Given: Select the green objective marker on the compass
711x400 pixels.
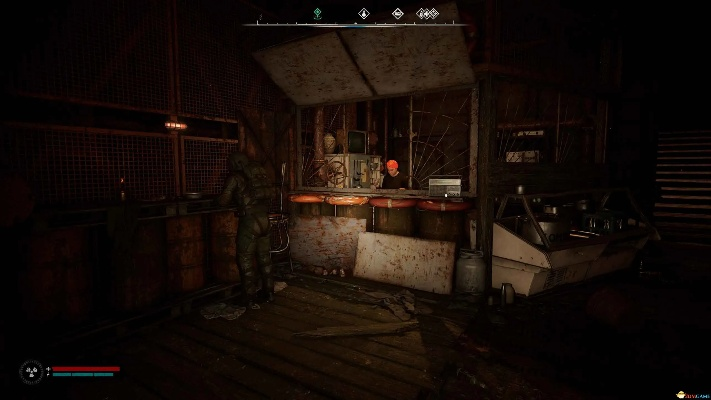Looking at the screenshot, I should [317, 14].
